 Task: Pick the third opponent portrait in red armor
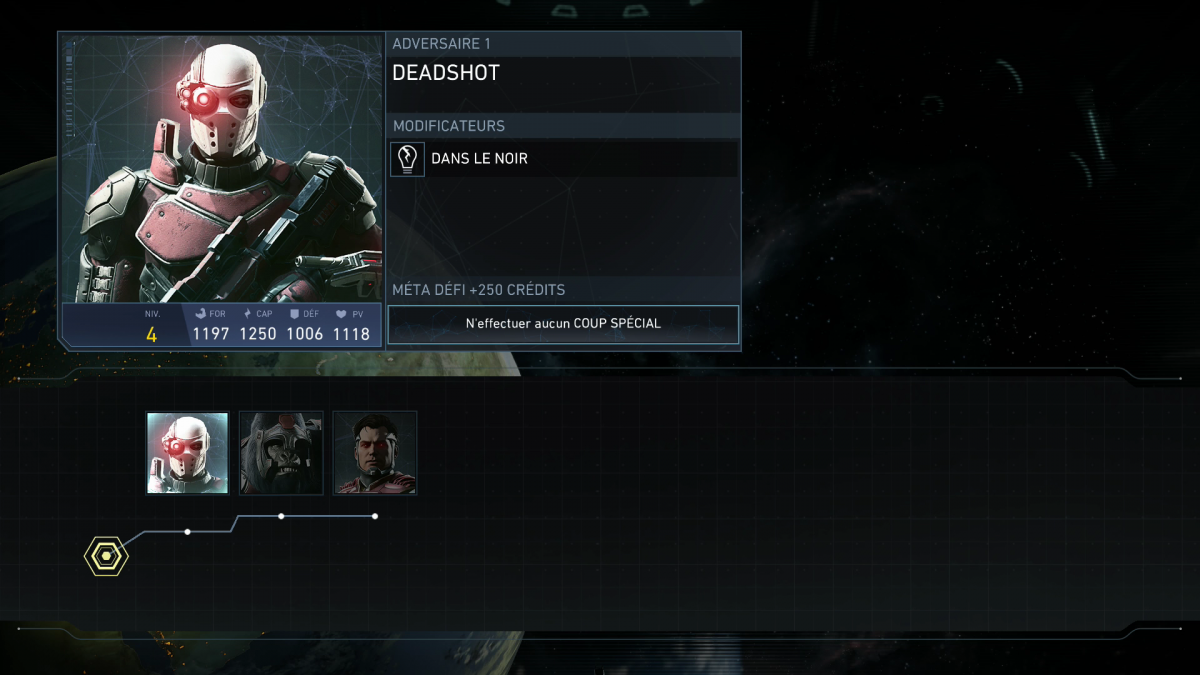pyautogui.click(x=375, y=453)
